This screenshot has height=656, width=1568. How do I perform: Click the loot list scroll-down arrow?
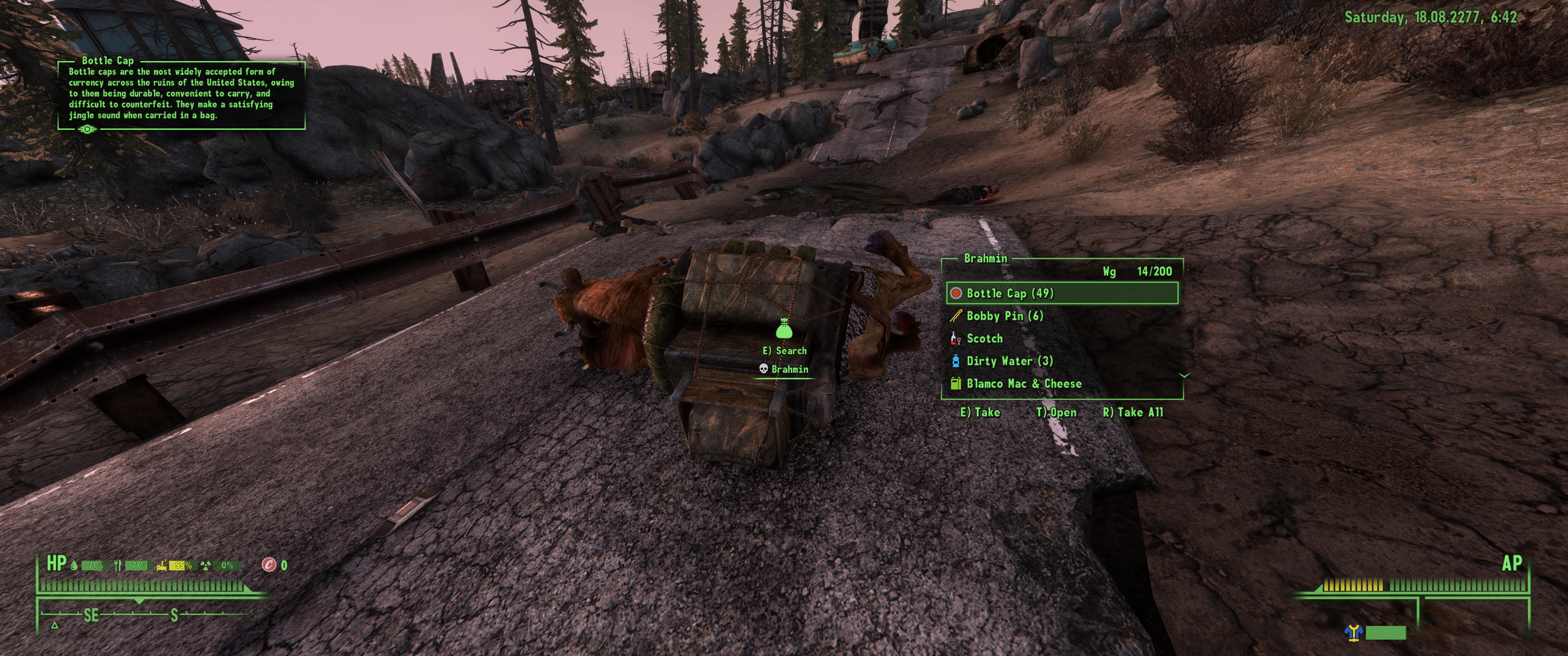(1184, 375)
